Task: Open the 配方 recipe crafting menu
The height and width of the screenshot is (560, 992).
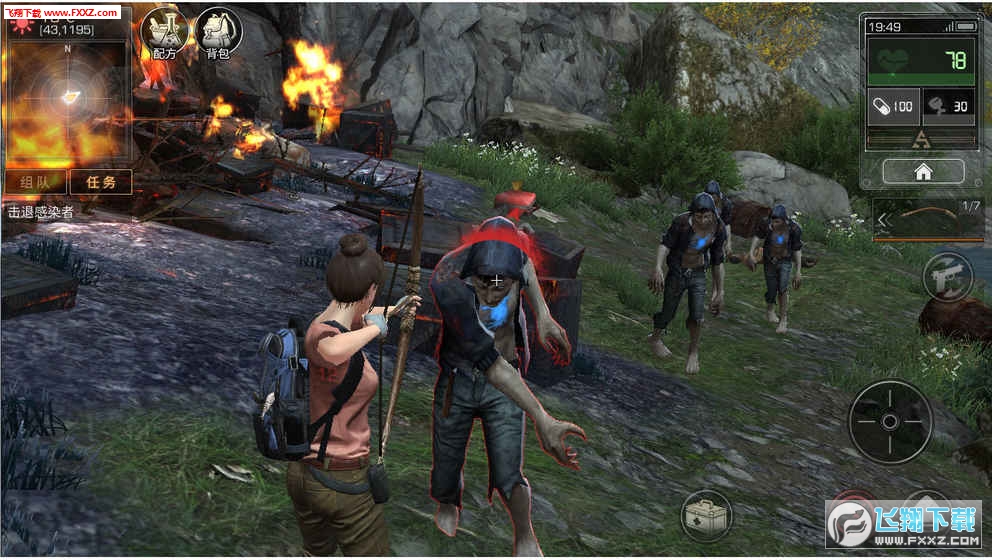Action: tap(164, 33)
